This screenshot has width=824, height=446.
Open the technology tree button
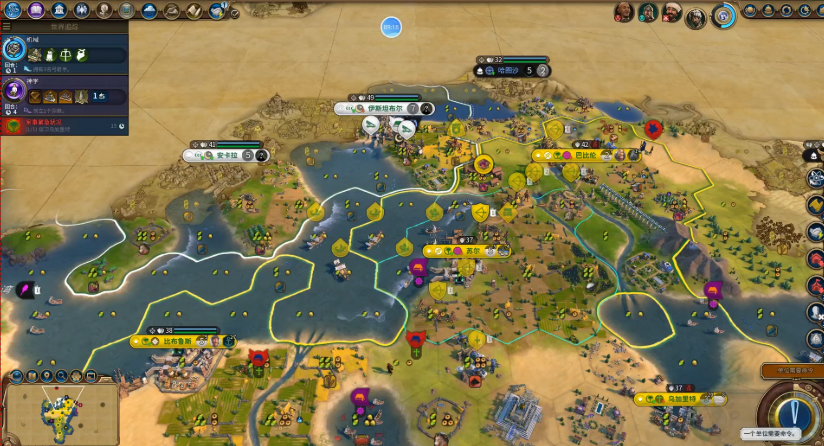[13, 11]
